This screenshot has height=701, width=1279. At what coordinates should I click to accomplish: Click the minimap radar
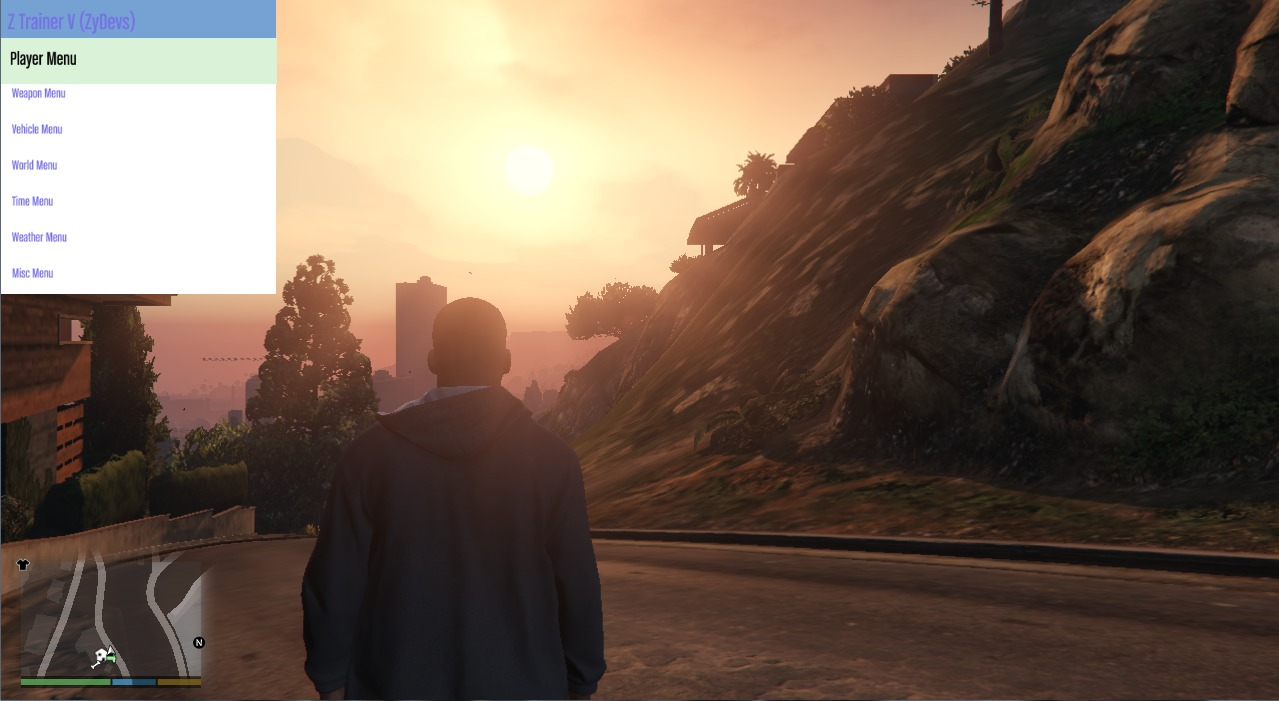click(110, 617)
